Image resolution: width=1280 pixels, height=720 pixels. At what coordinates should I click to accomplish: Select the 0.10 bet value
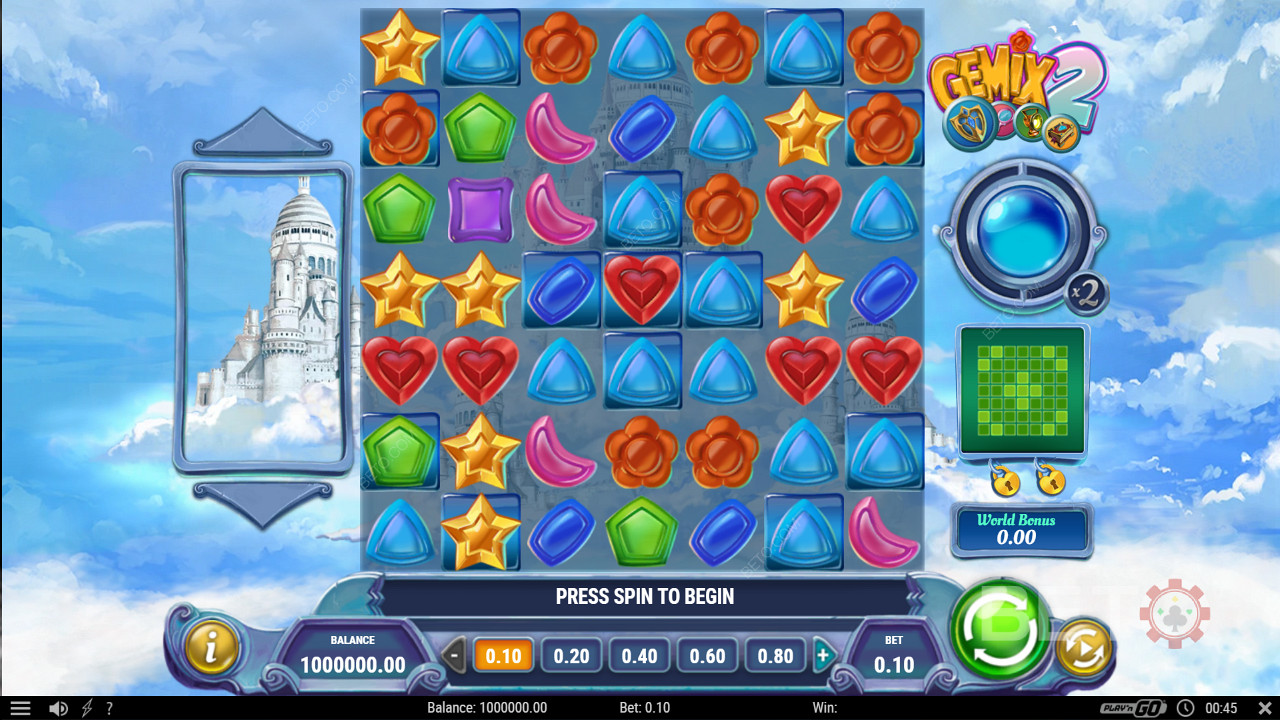[x=503, y=656]
